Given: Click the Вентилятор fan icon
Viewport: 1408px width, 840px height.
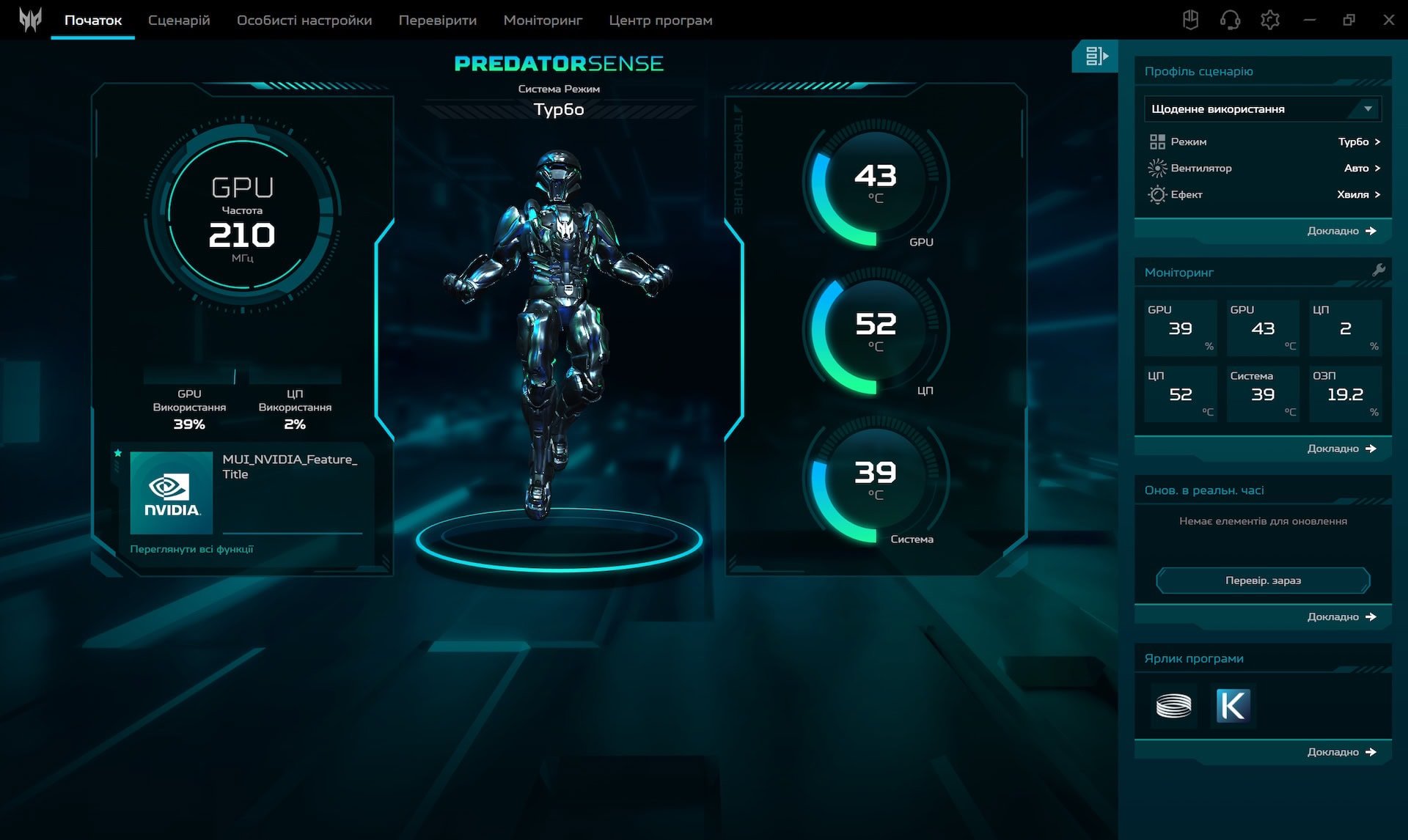Looking at the screenshot, I should pos(1159,168).
